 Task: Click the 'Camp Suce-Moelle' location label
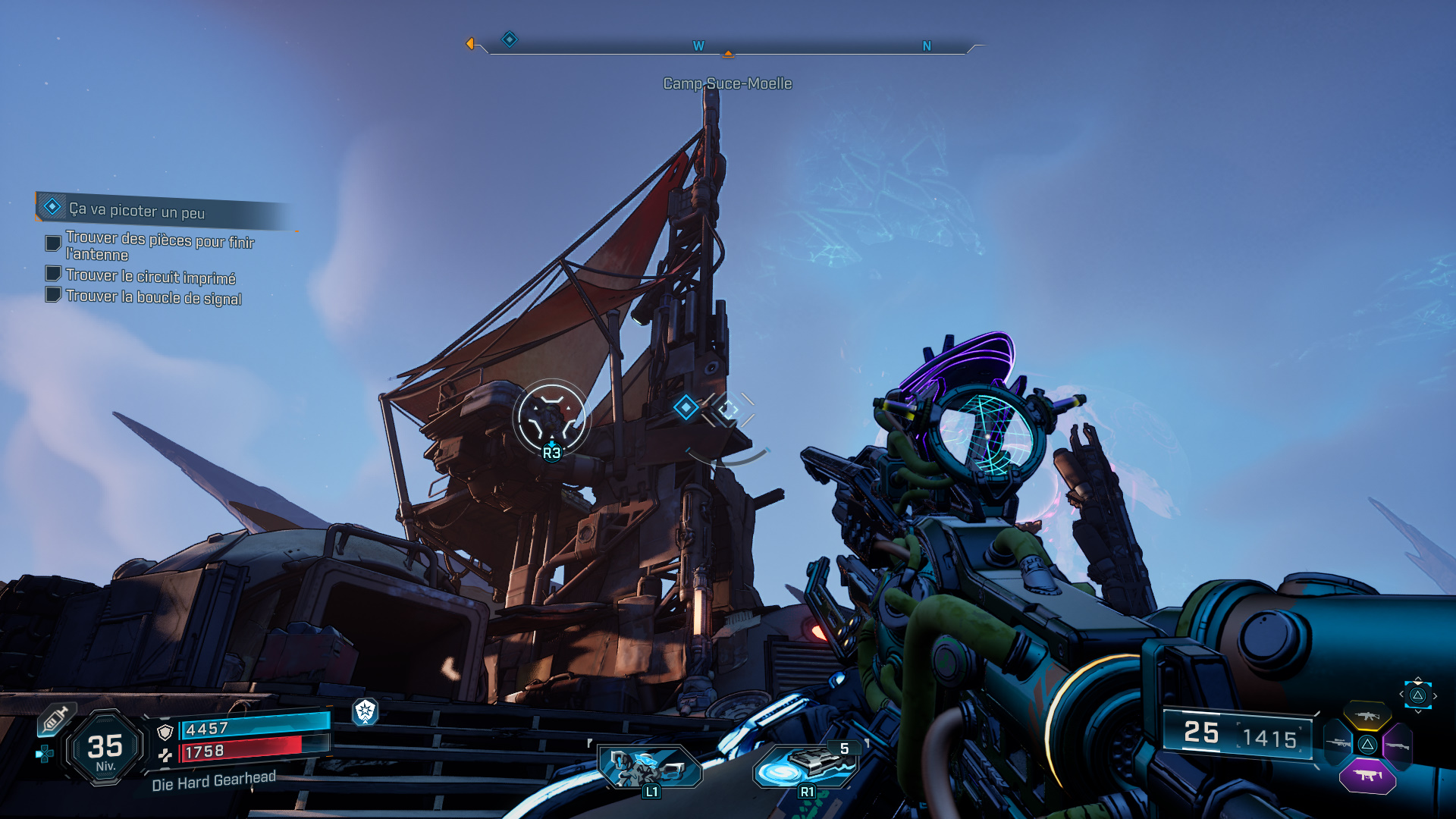[x=726, y=83]
